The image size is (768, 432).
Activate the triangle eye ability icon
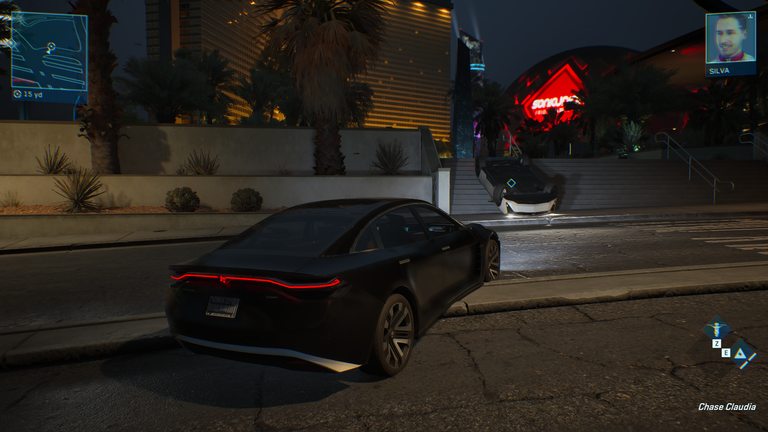[742, 352]
